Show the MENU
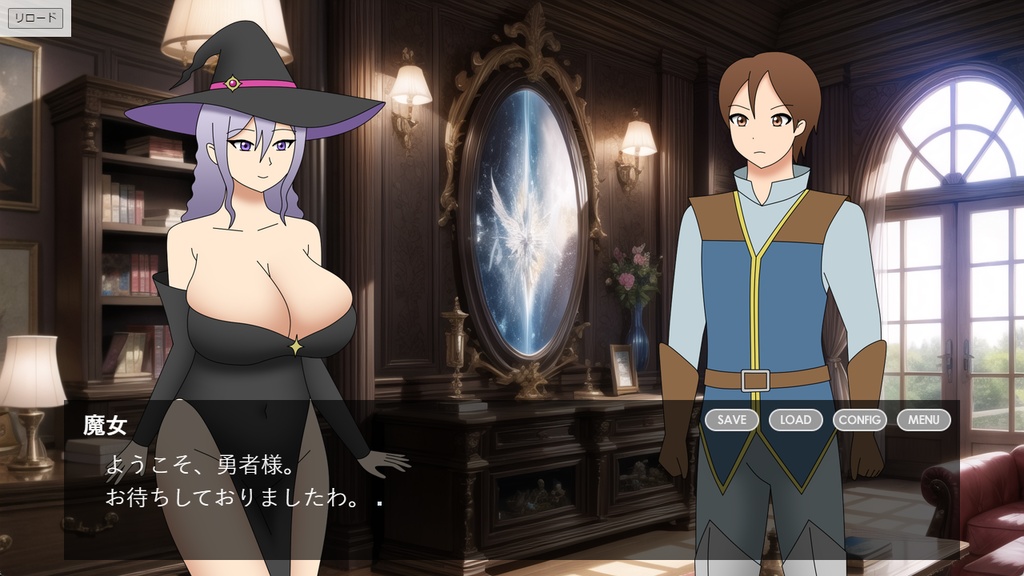This screenshot has width=1024, height=576. click(923, 420)
